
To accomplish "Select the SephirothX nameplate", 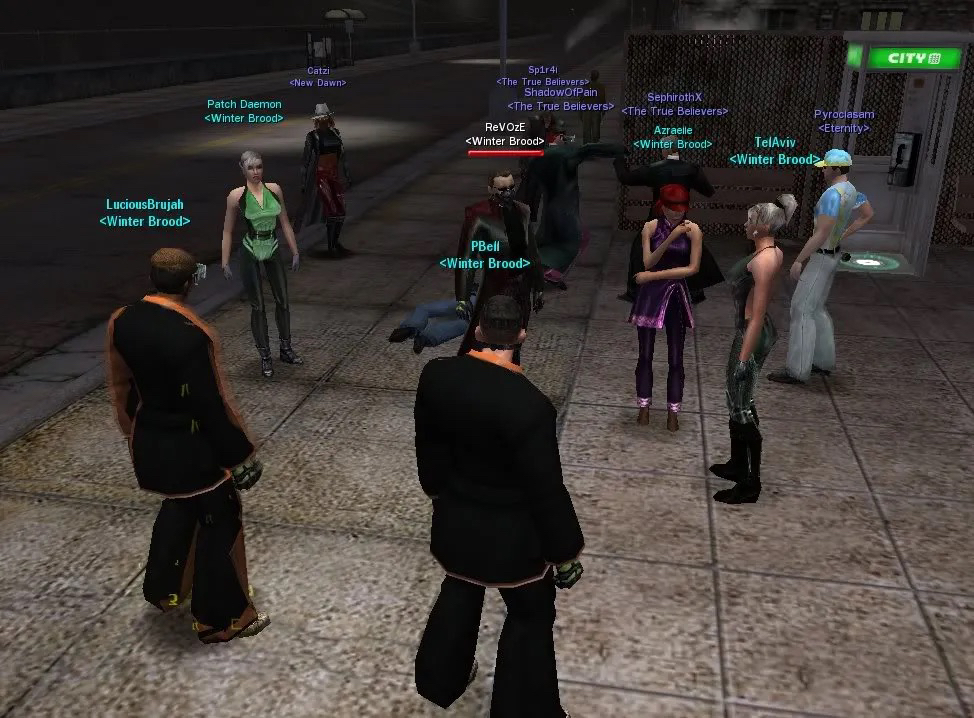I will tap(675, 98).
